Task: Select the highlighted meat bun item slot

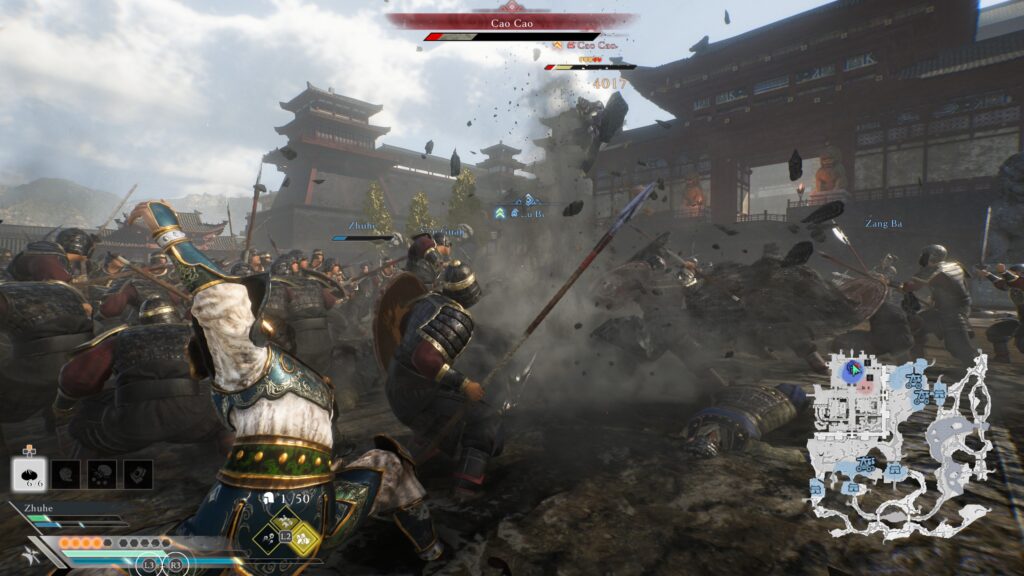Action: [30, 474]
